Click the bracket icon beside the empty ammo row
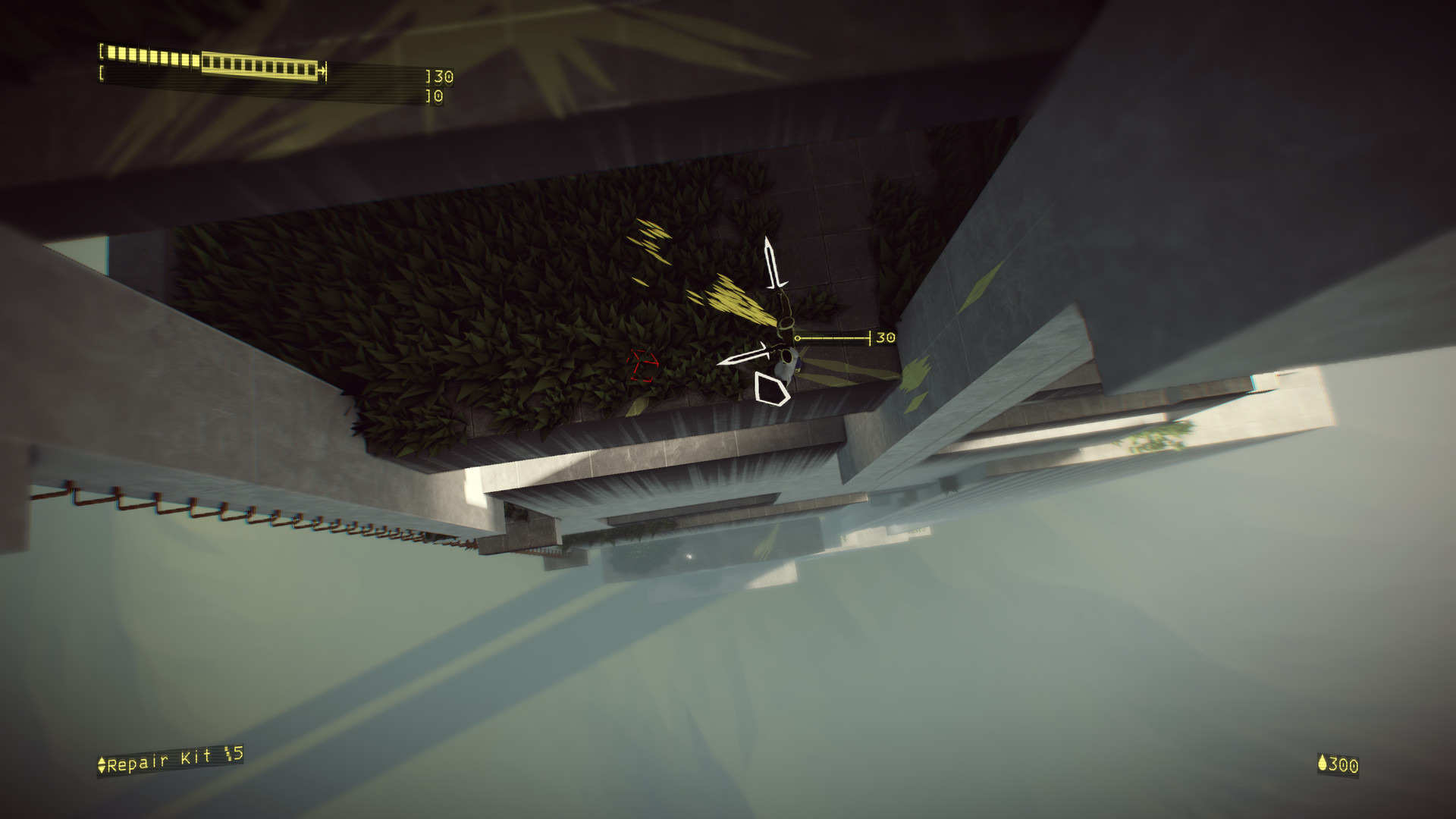This screenshot has height=819, width=1456. (x=102, y=72)
